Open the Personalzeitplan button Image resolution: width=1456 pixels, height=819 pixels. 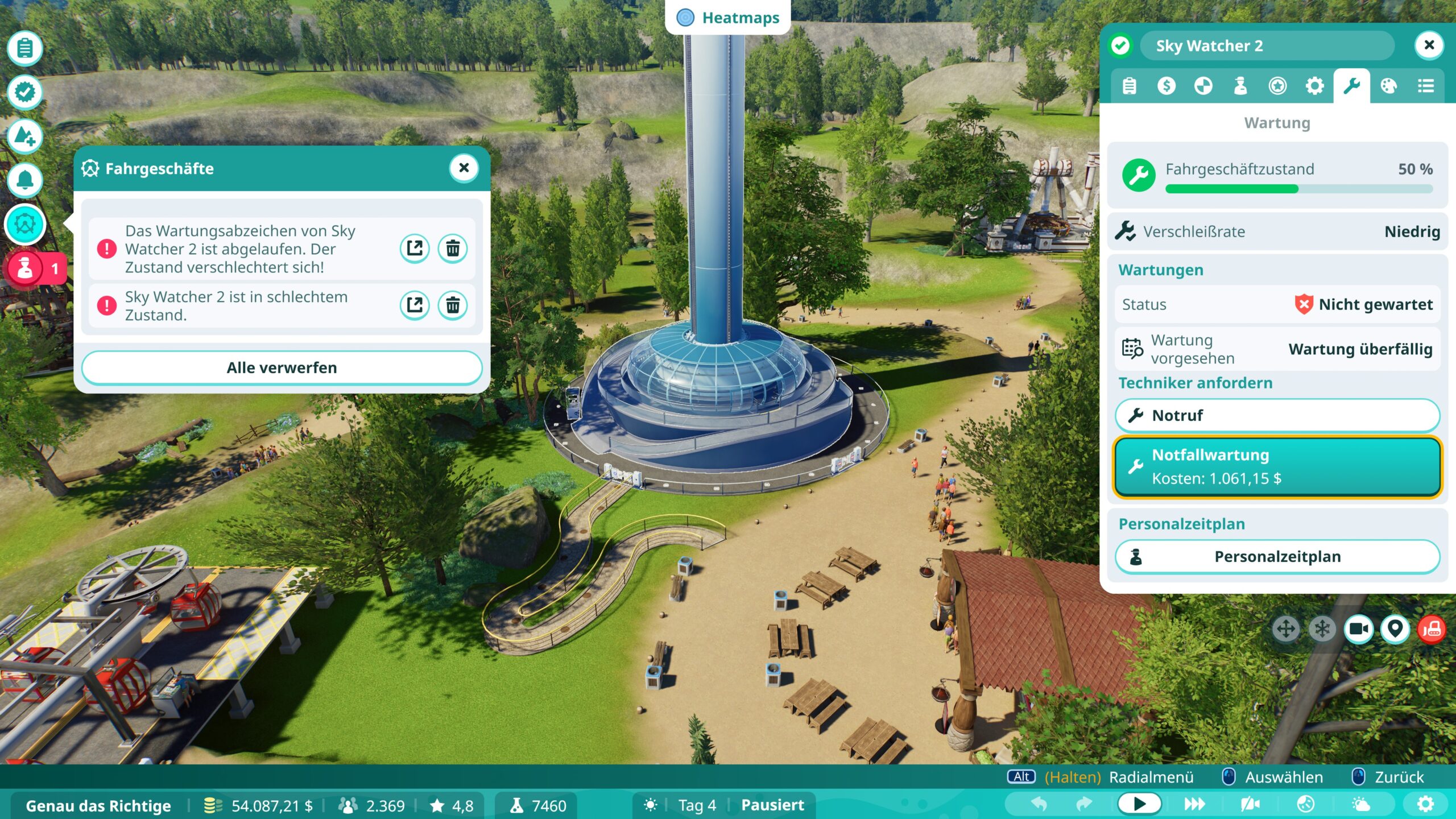(x=1277, y=556)
